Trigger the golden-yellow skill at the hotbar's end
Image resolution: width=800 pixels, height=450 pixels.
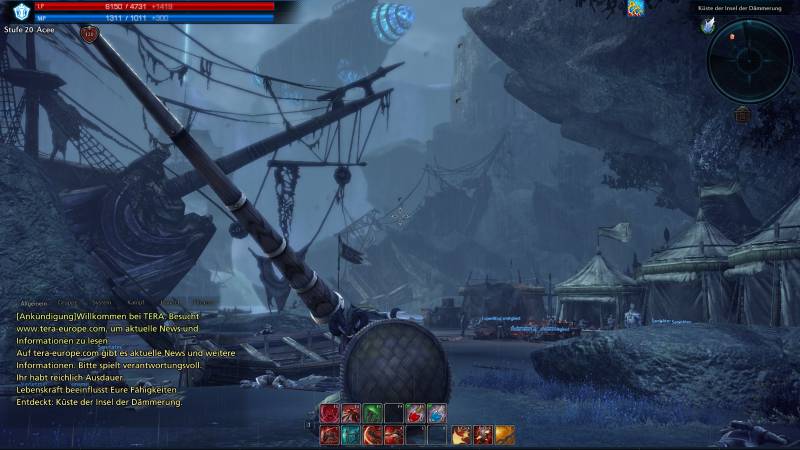tap(506, 434)
